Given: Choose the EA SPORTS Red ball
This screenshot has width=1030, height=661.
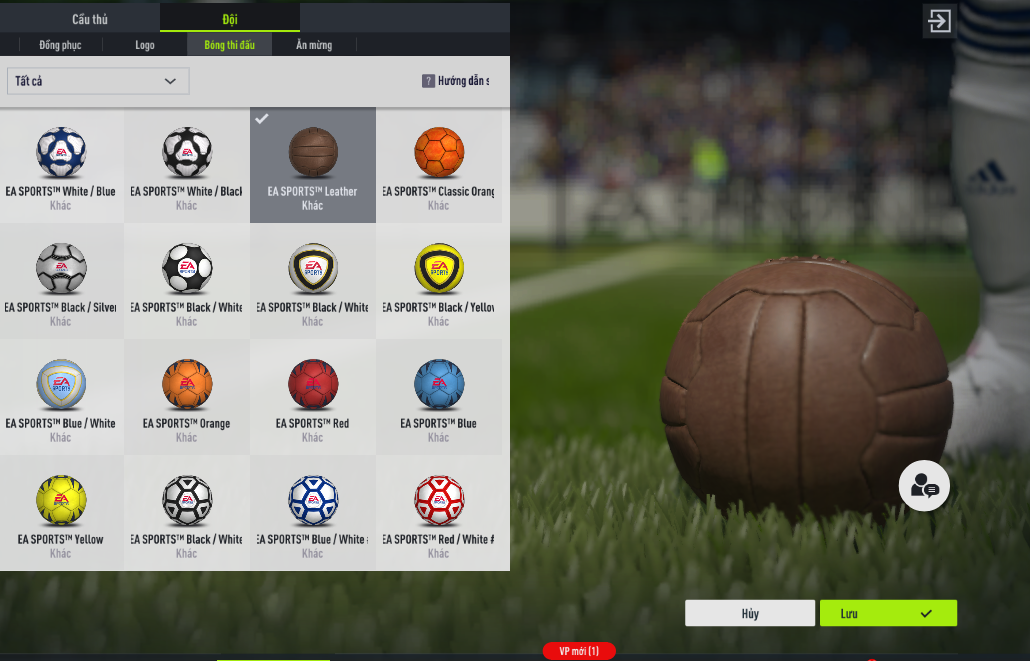Looking at the screenshot, I should tap(313, 397).
